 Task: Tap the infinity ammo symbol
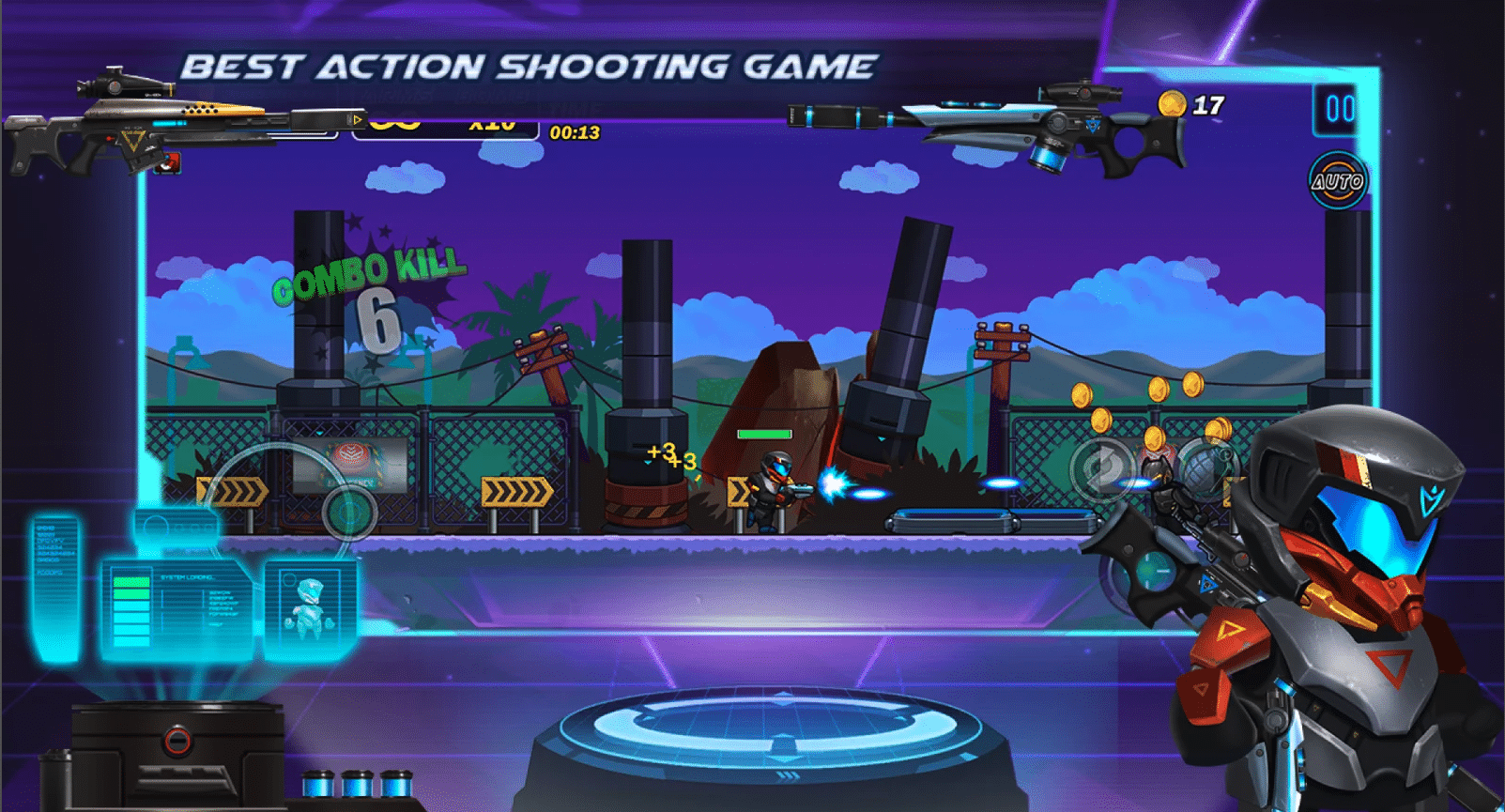[x=395, y=123]
